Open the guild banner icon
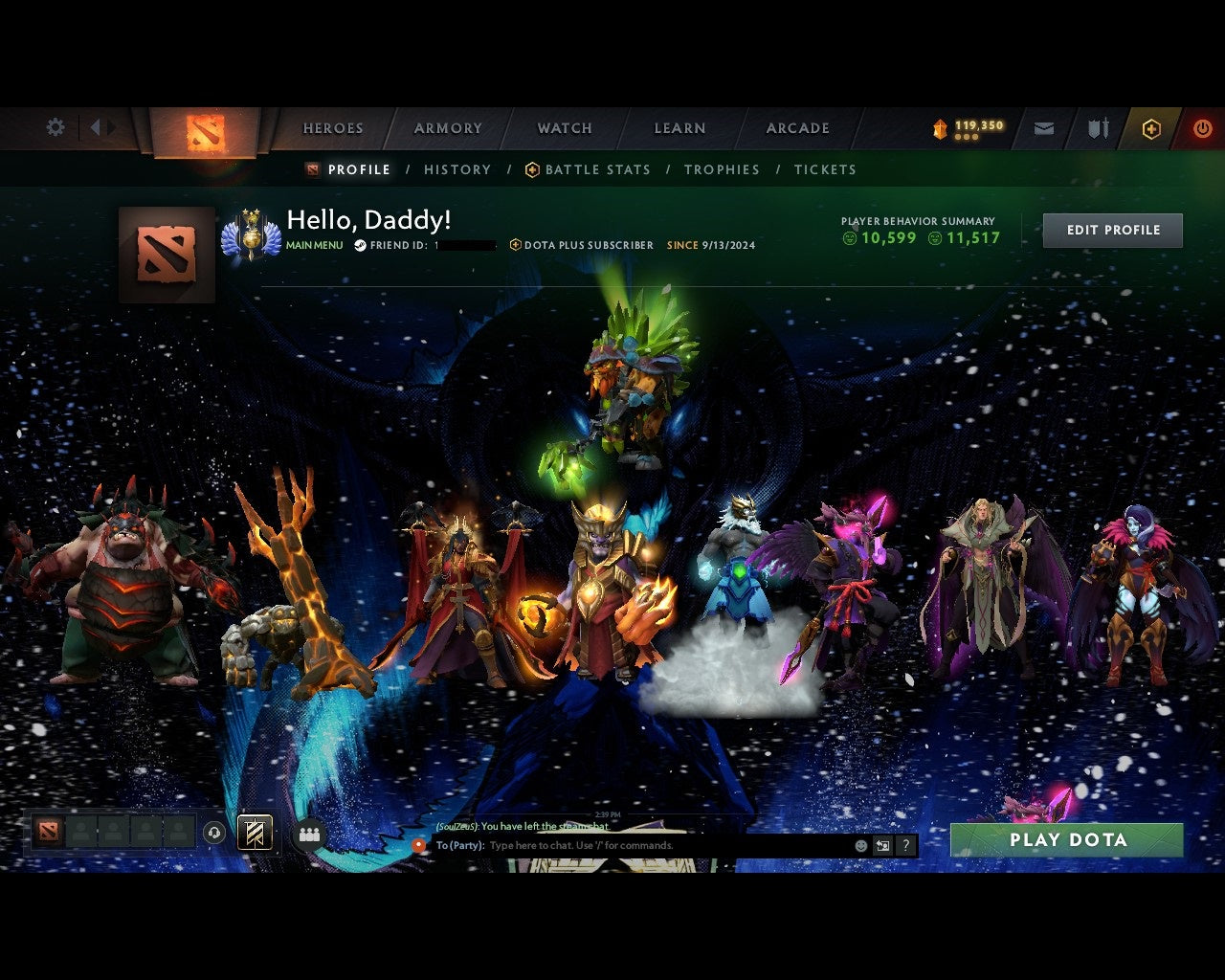Viewport: 1225px width, 980px height. (254, 833)
